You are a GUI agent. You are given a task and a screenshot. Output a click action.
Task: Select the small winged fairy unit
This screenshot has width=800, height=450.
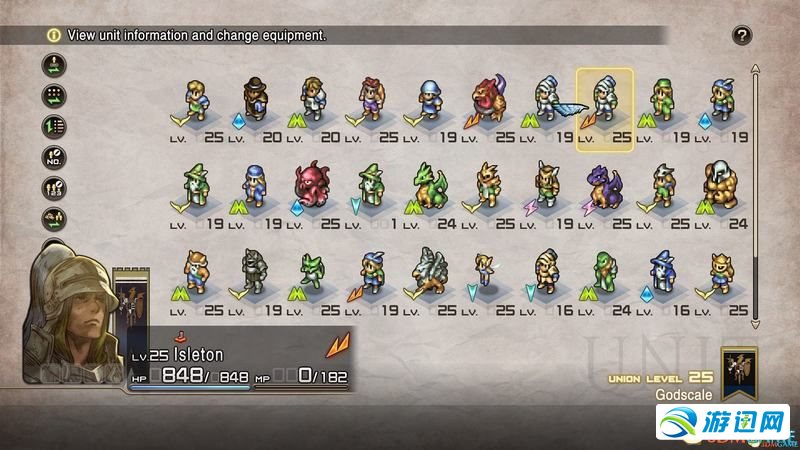(487, 270)
